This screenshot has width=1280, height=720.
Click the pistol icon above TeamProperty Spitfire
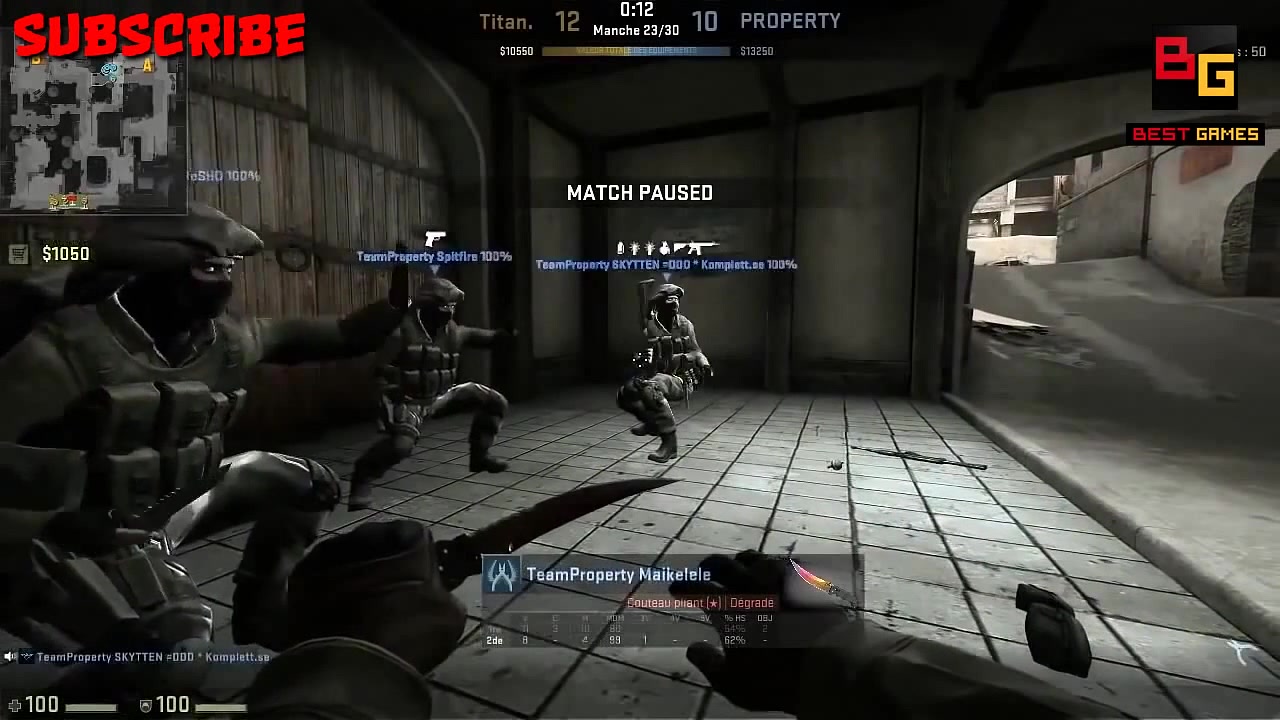[434, 238]
